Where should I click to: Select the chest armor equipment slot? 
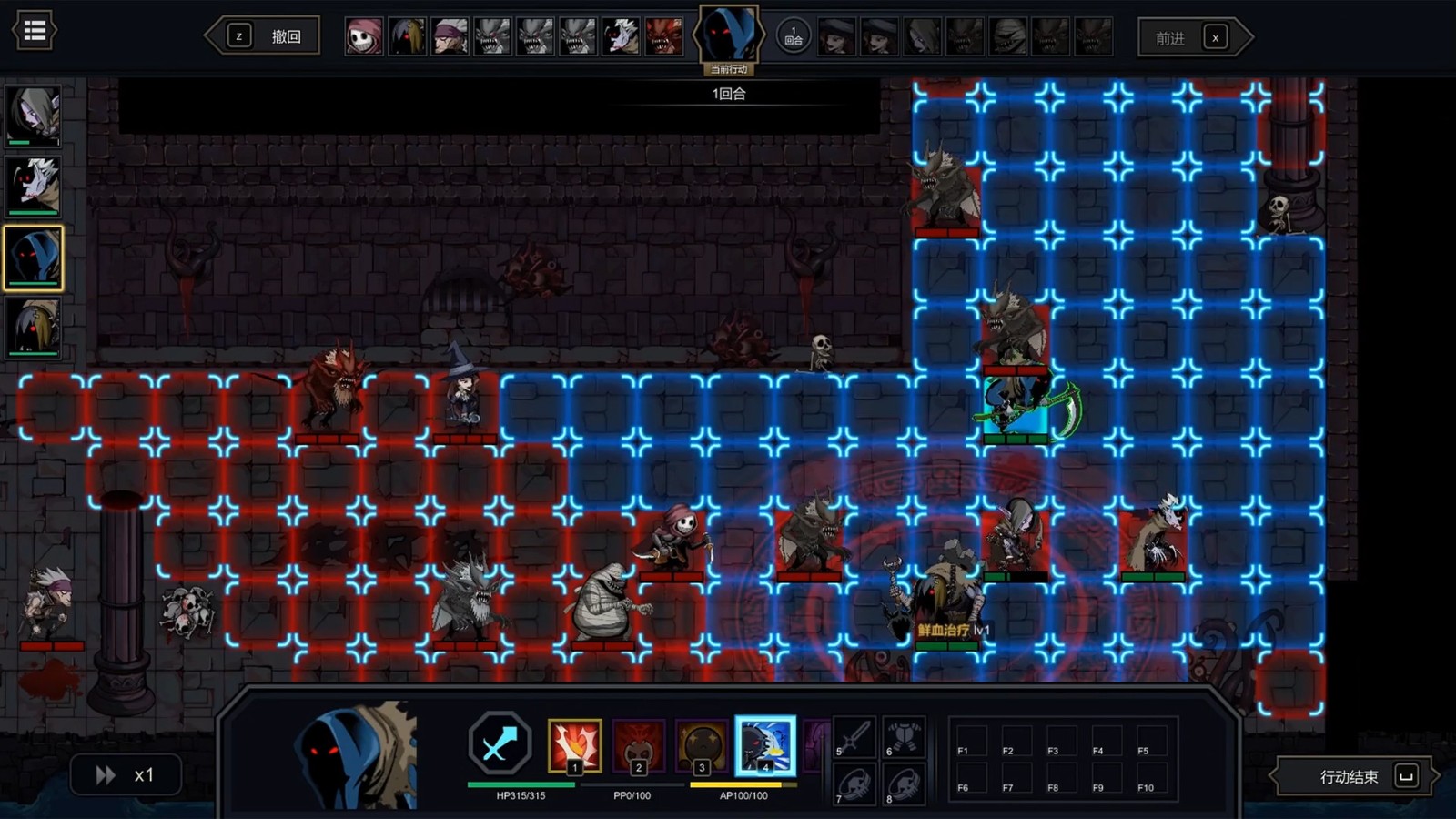(904, 737)
